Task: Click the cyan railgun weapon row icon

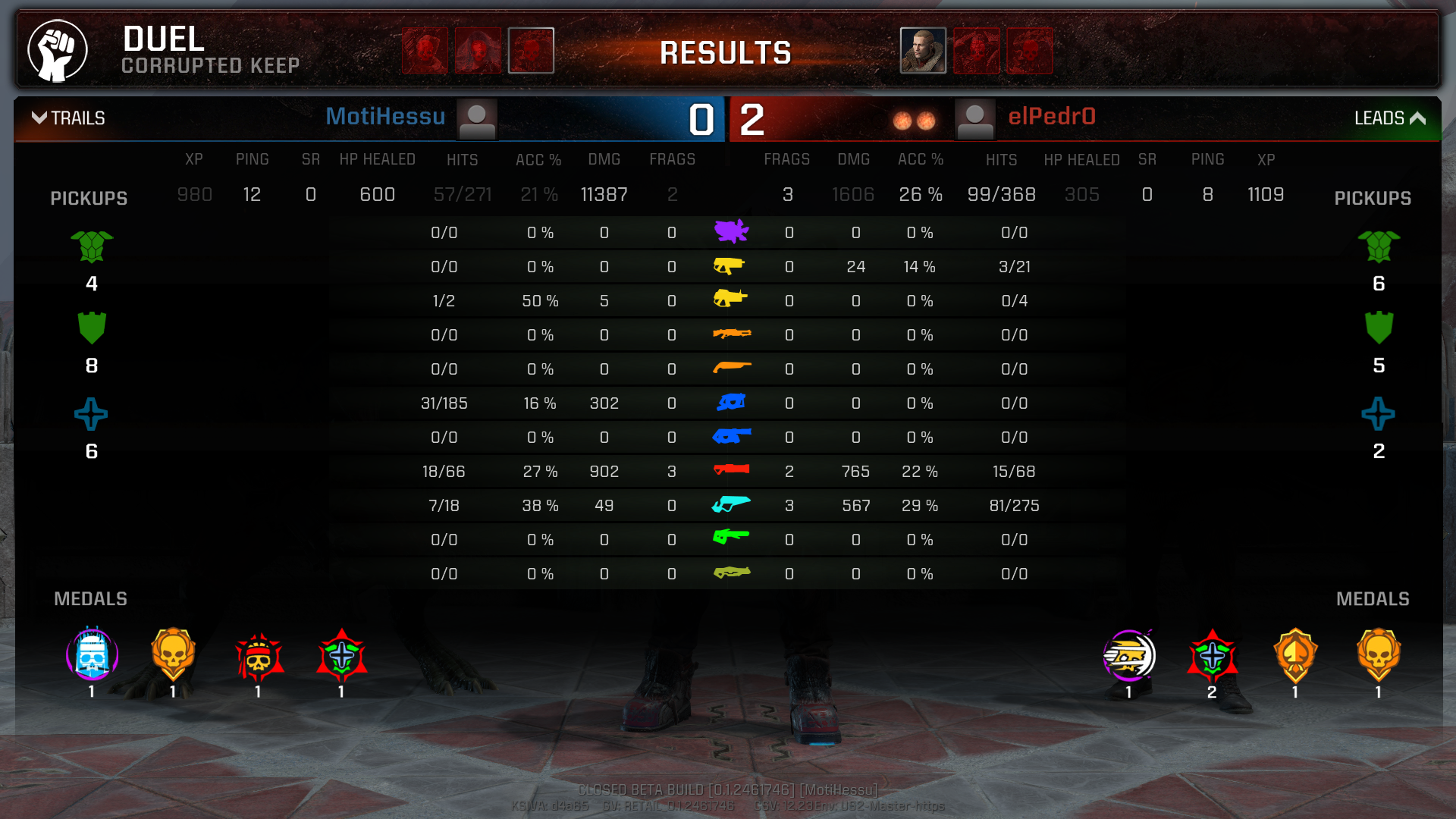Action: click(x=731, y=504)
